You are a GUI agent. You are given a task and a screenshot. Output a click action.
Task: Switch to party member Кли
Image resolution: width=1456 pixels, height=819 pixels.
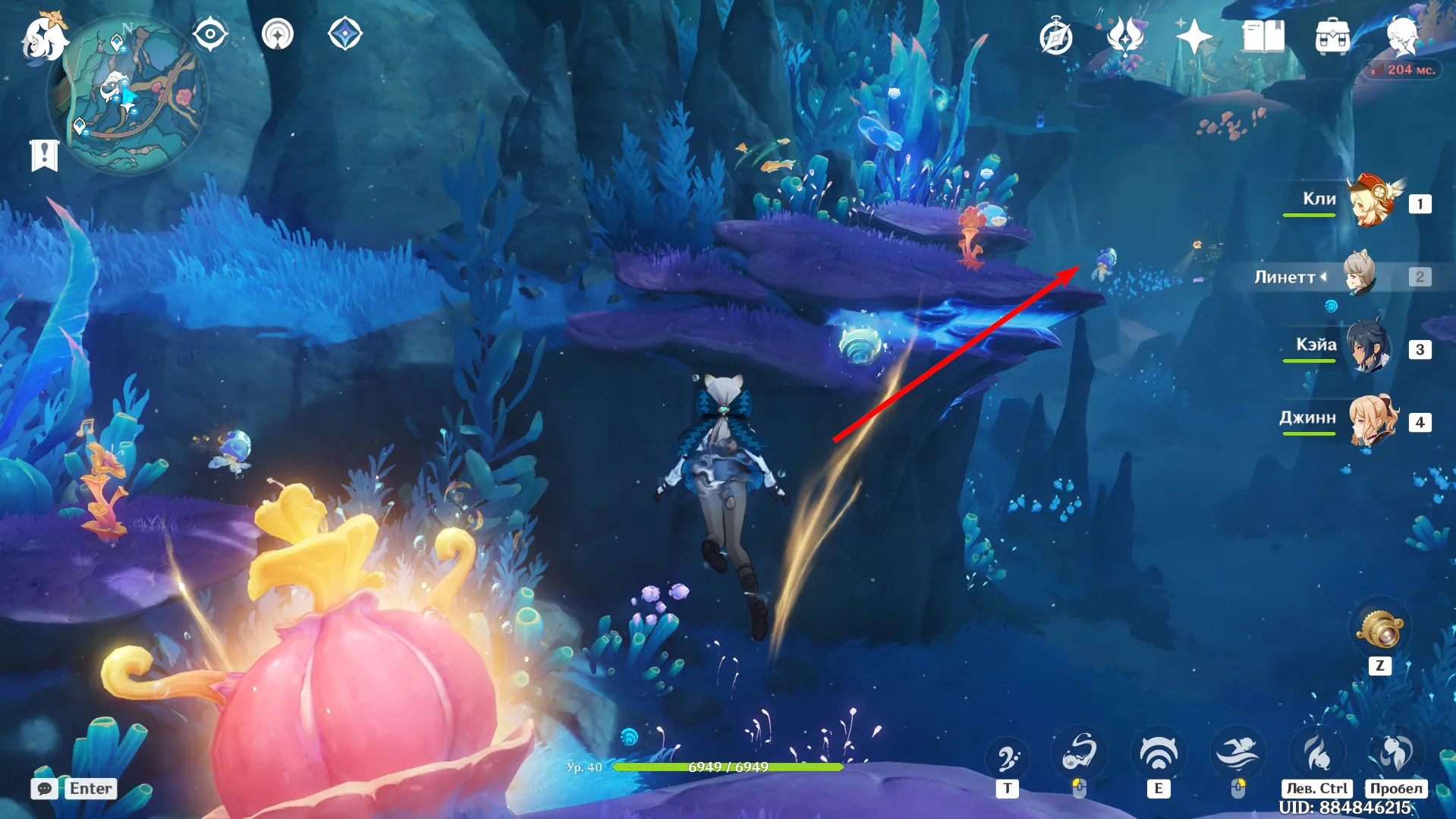coord(1372,202)
